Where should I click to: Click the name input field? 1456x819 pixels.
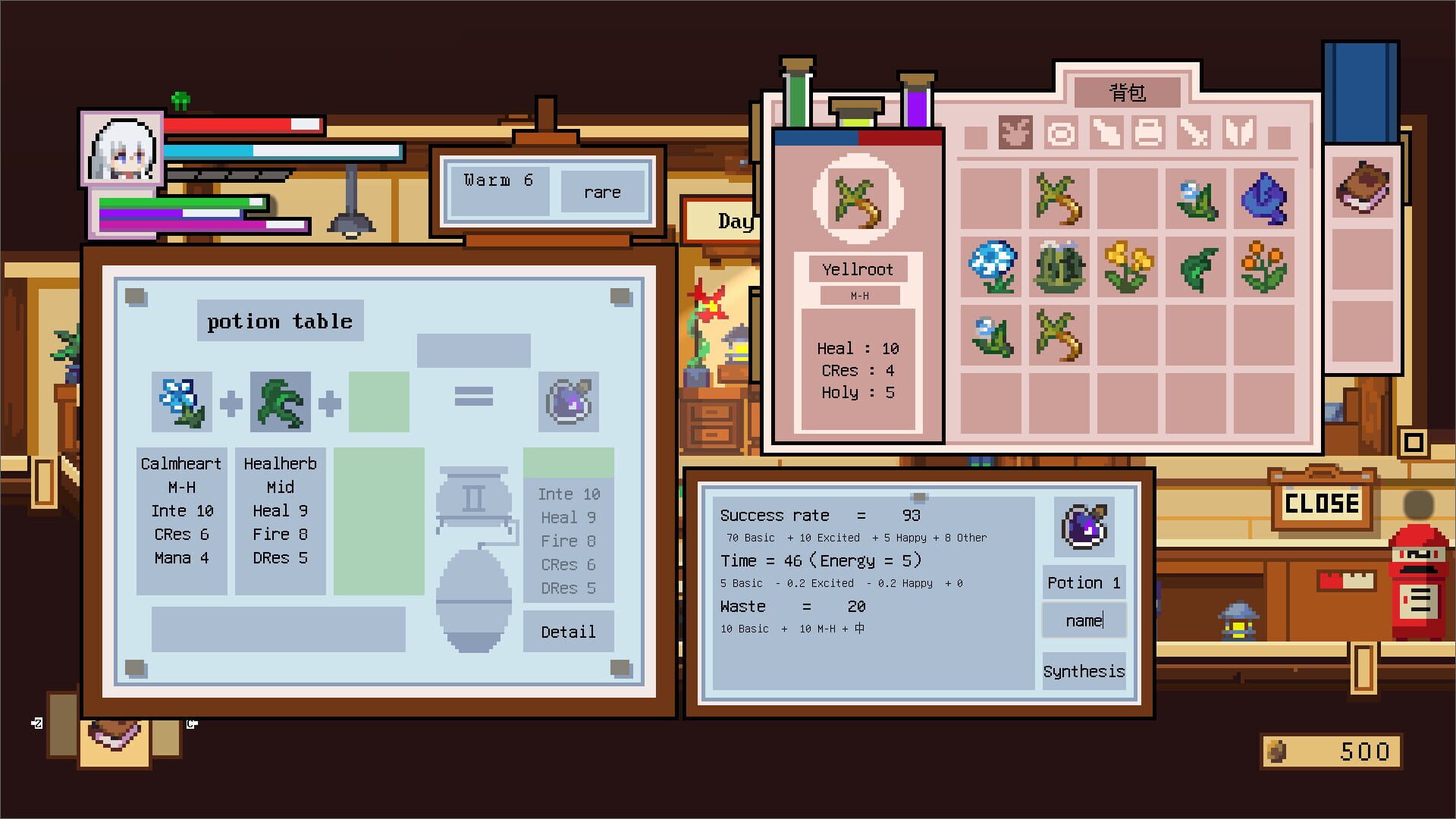point(1083,620)
